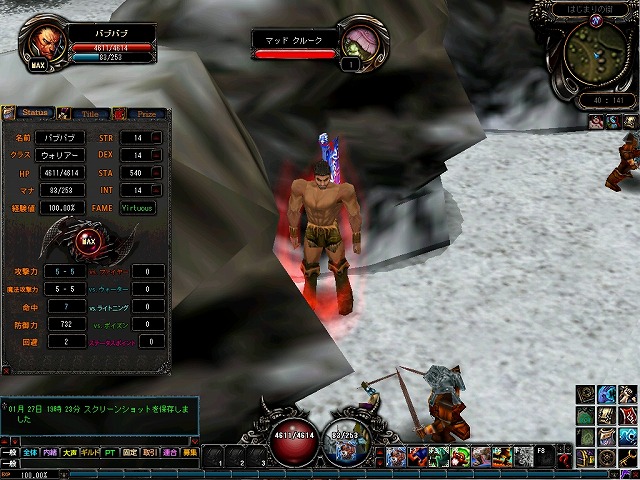Viewport: 640px width, 480px height.
Task: Increase the INT stat
Action: (158, 190)
